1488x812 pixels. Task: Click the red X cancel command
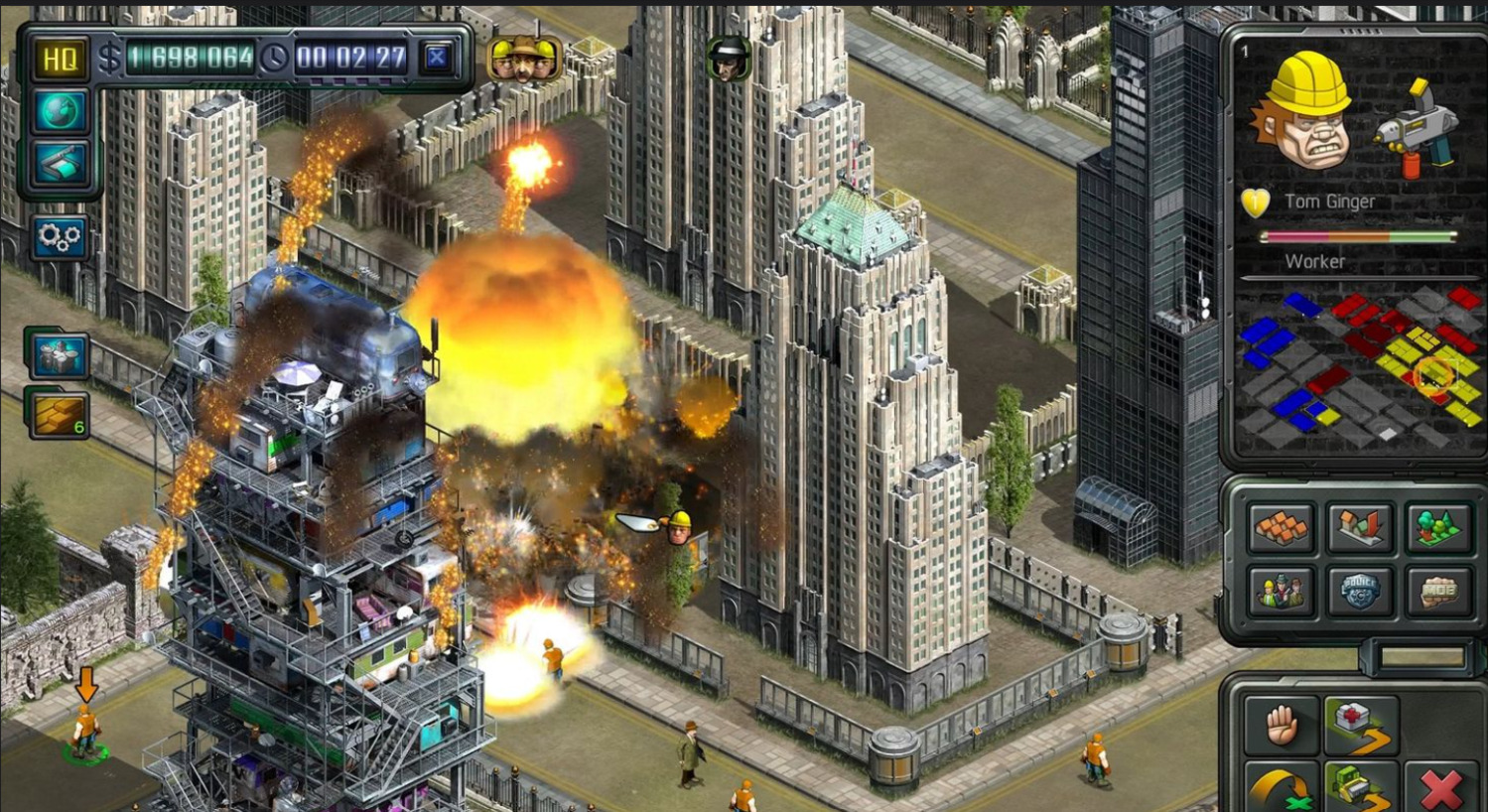coord(1440,789)
